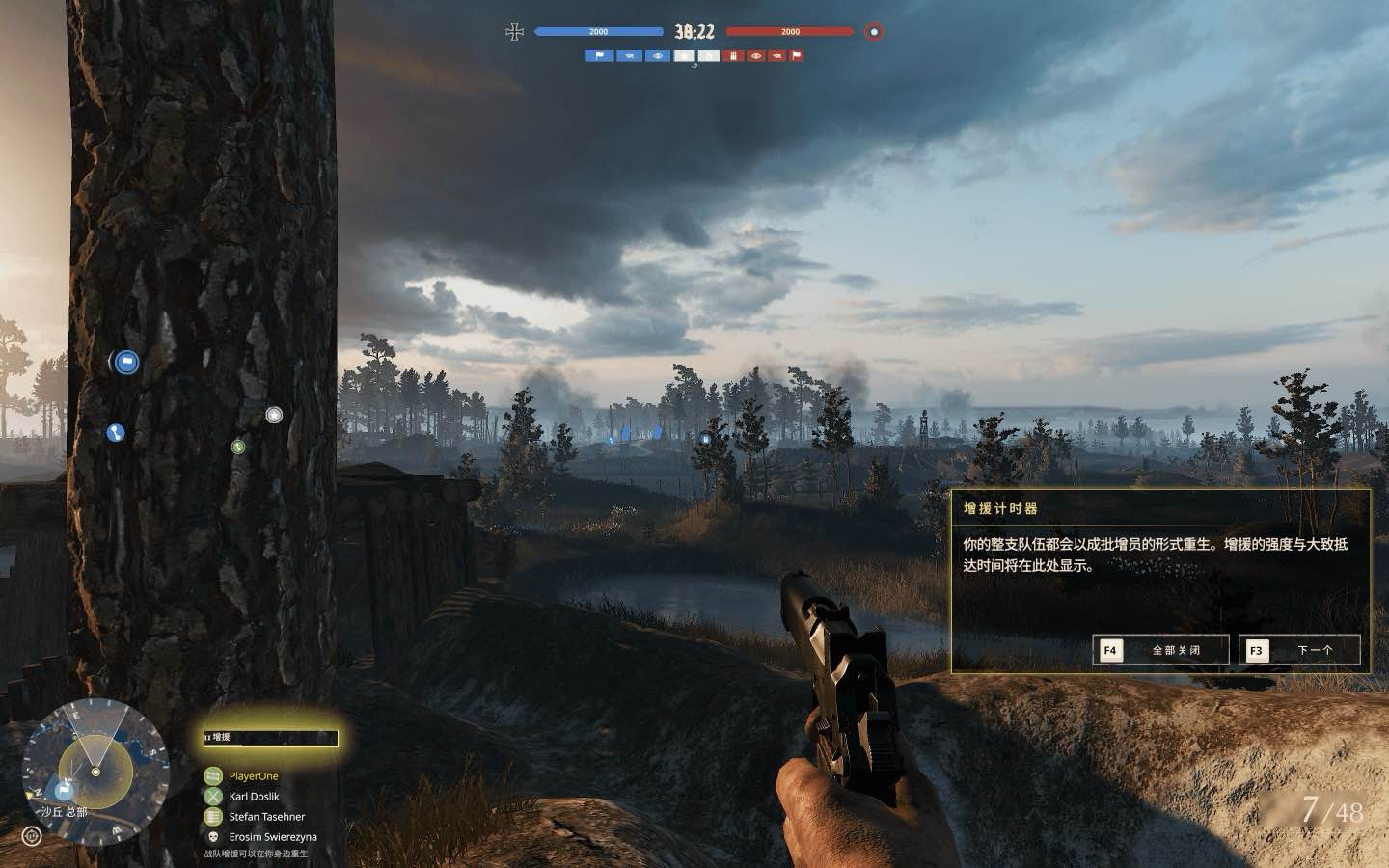Select PlayerOne in the squad list

[x=253, y=776]
